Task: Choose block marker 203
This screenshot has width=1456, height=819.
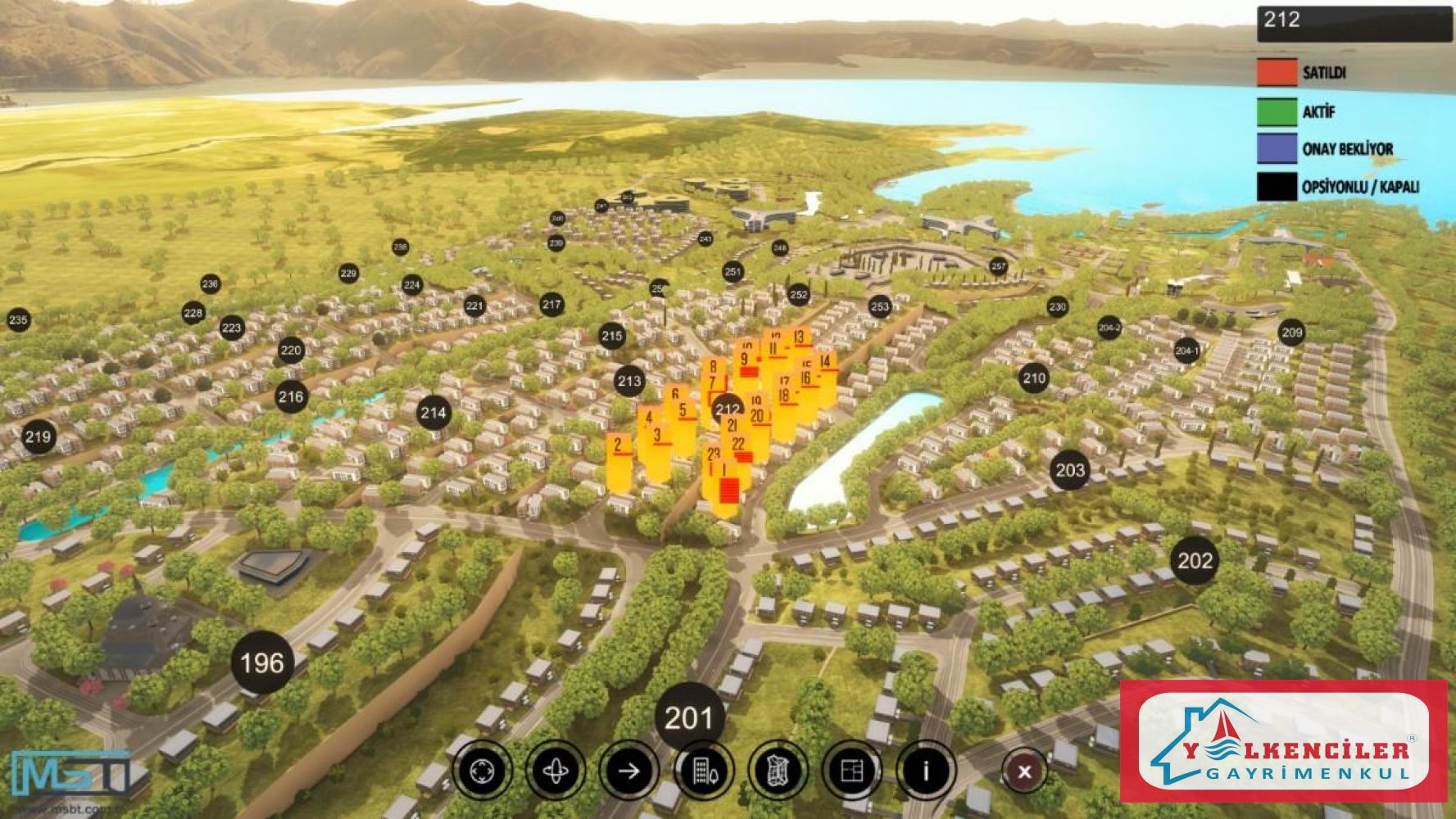Action: click(x=1069, y=470)
